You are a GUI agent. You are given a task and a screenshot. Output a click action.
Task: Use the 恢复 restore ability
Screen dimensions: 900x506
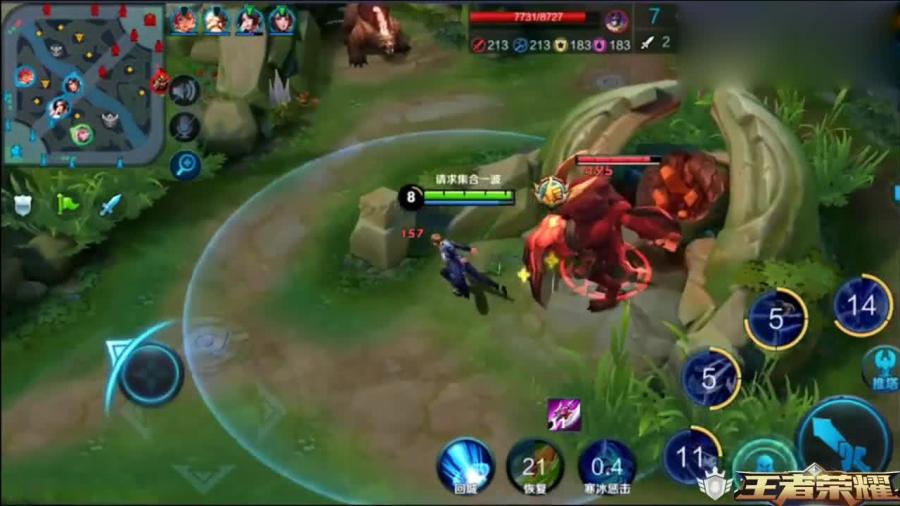(x=535, y=464)
